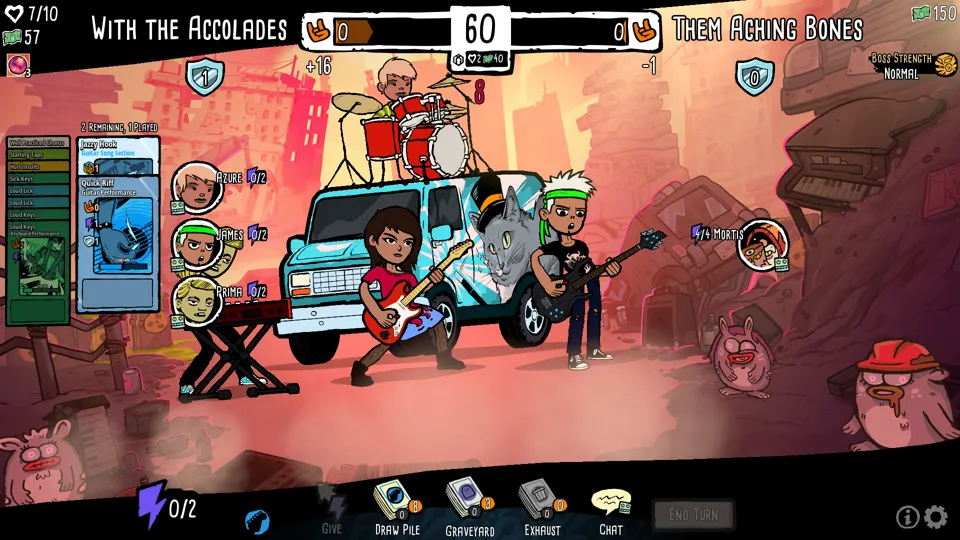Click the End Turn button
This screenshot has height=540, width=960.
click(693, 515)
